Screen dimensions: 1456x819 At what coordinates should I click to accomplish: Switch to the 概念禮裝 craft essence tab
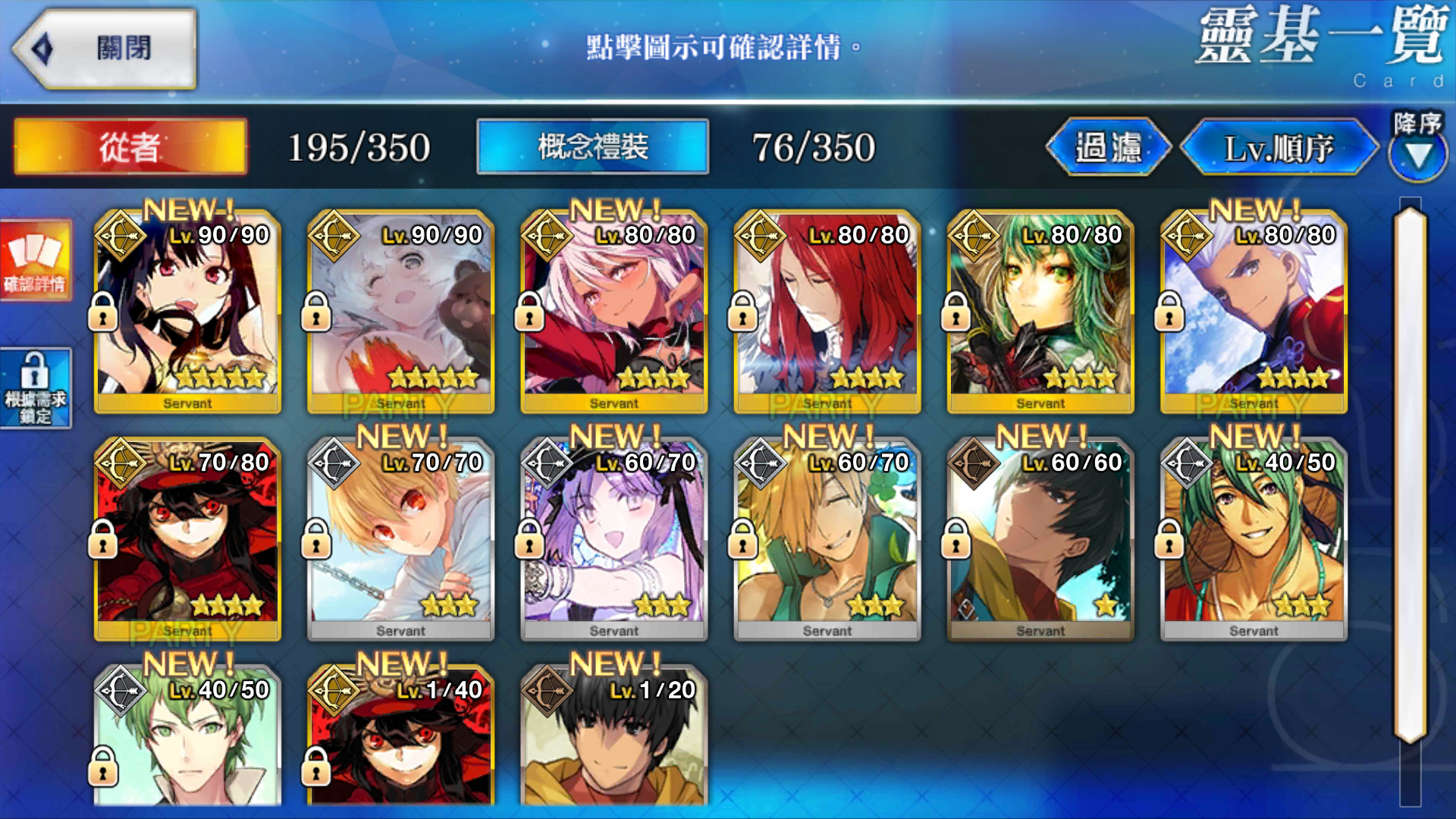pos(592,146)
